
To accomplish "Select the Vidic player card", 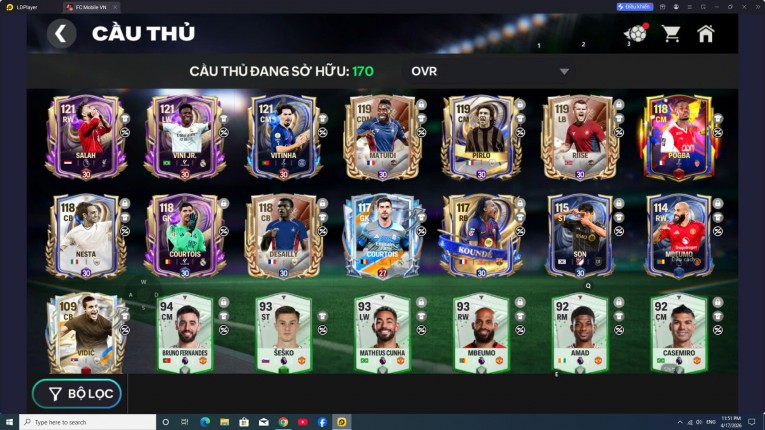I will tap(84, 333).
